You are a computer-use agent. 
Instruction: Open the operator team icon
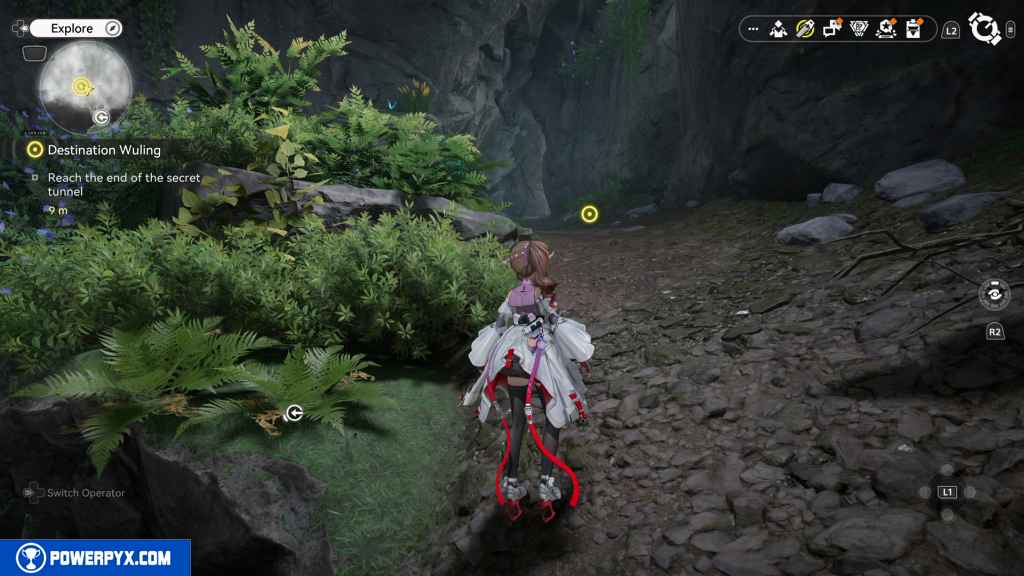click(778, 29)
